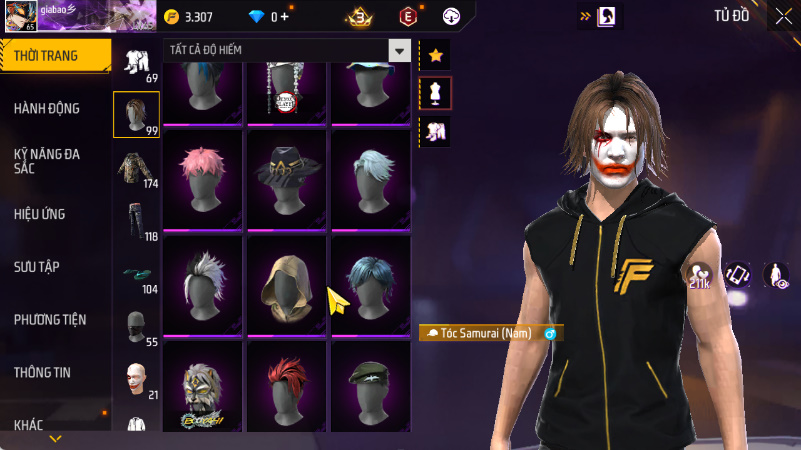801x450 pixels.
Task: Open the Tất Cả Độ Hiếm rarity dropdown
Action: point(399,51)
